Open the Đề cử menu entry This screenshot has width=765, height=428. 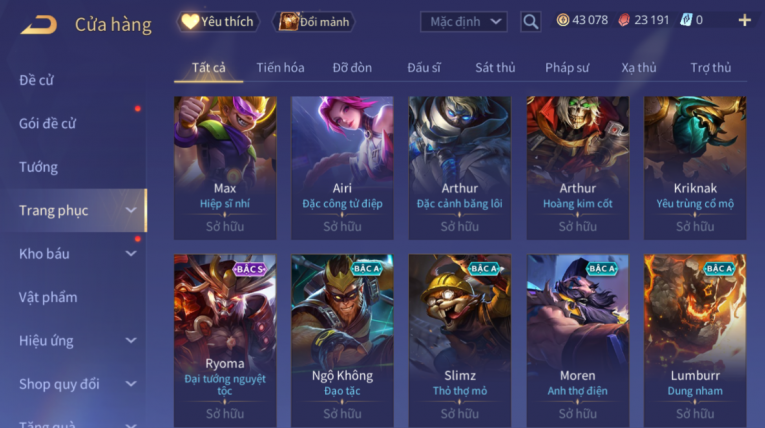(37, 80)
